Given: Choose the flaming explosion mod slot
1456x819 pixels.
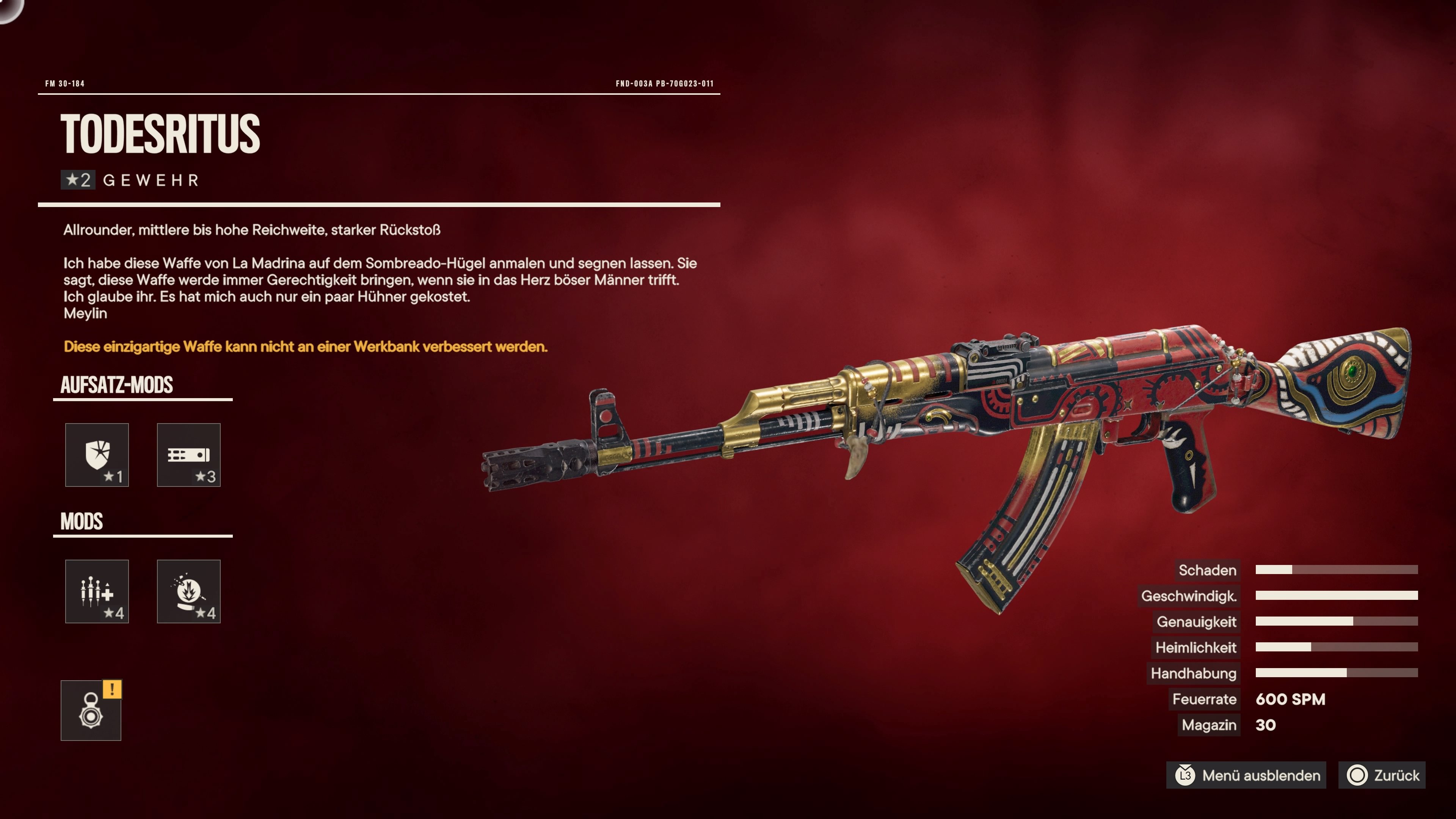Looking at the screenshot, I should point(188,591).
